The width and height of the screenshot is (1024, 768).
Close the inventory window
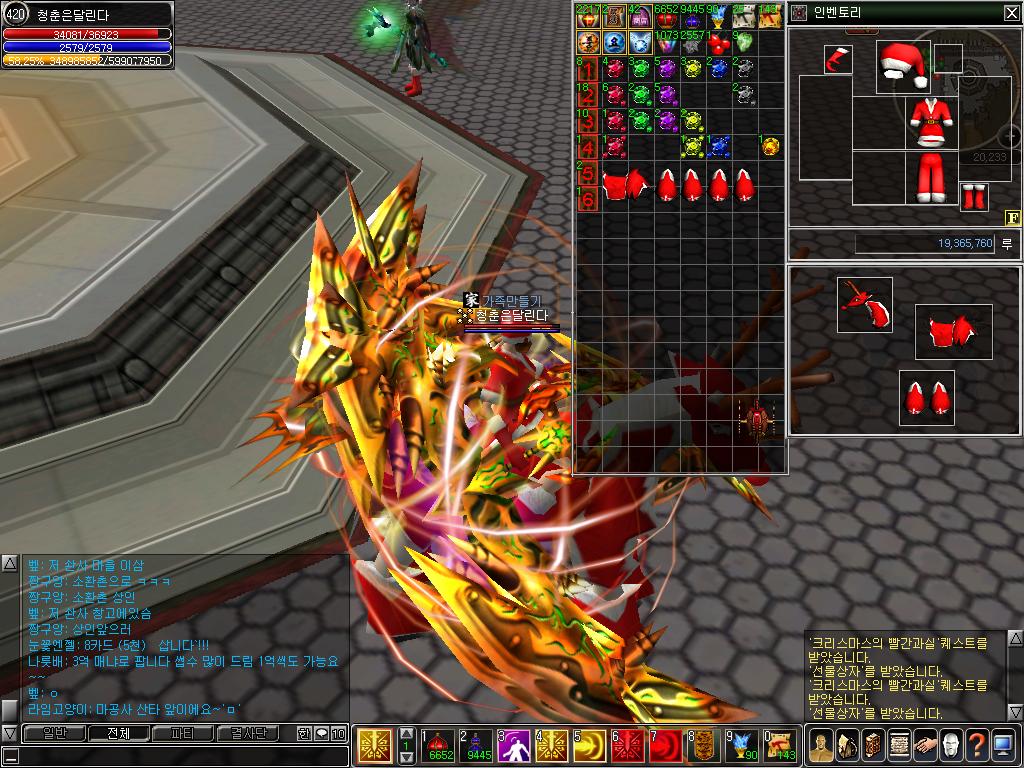pos(1011,13)
